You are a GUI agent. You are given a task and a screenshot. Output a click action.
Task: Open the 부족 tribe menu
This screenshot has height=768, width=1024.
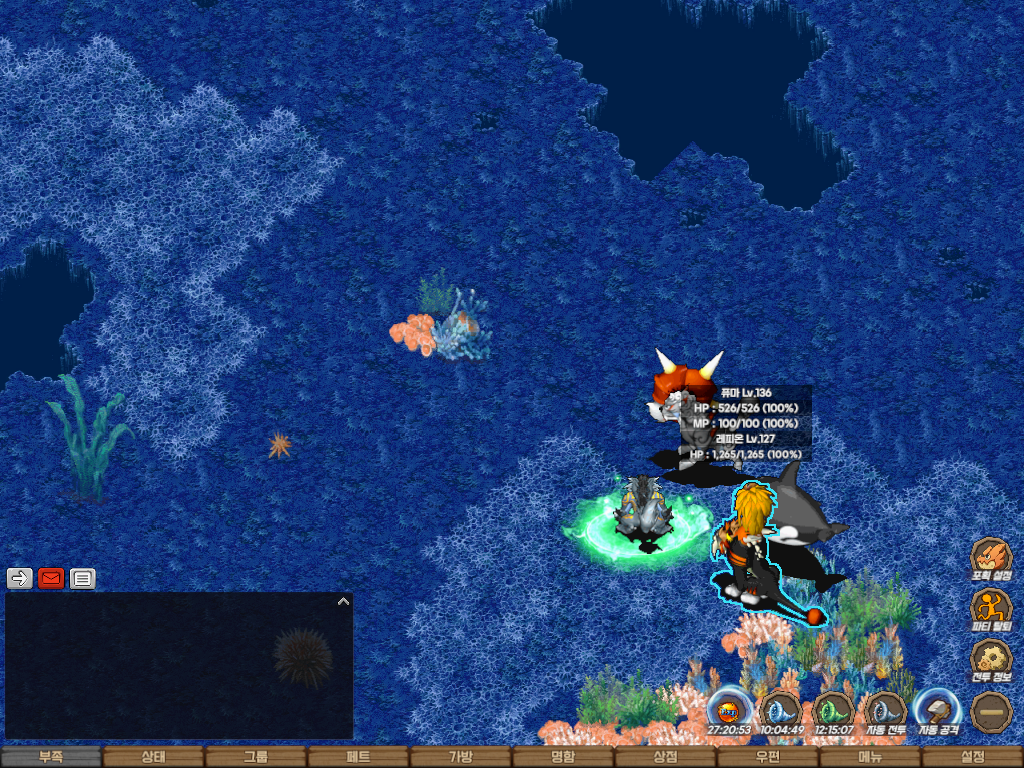pyautogui.click(x=51, y=757)
